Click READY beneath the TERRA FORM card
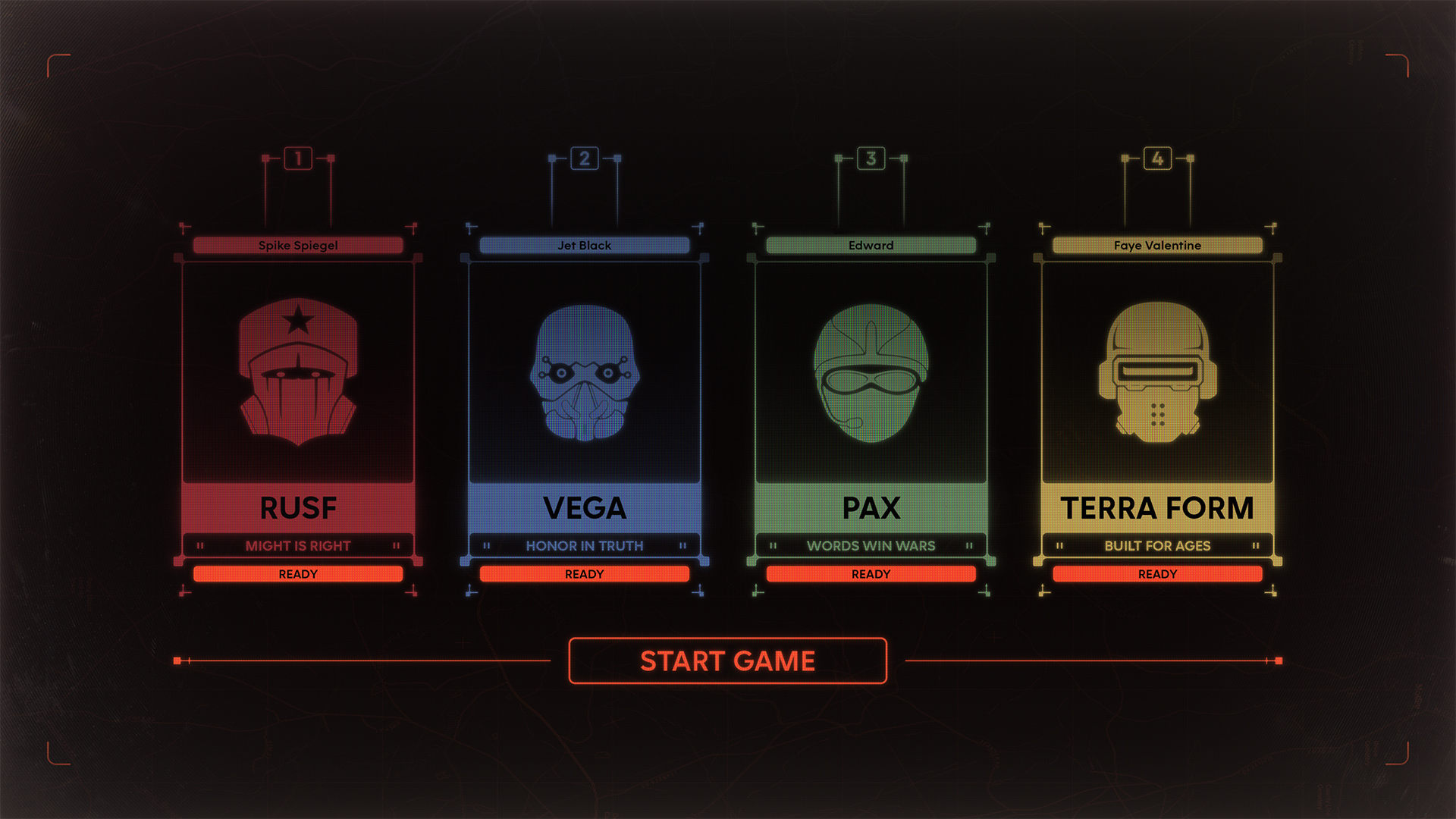1456x819 pixels. click(1157, 574)
